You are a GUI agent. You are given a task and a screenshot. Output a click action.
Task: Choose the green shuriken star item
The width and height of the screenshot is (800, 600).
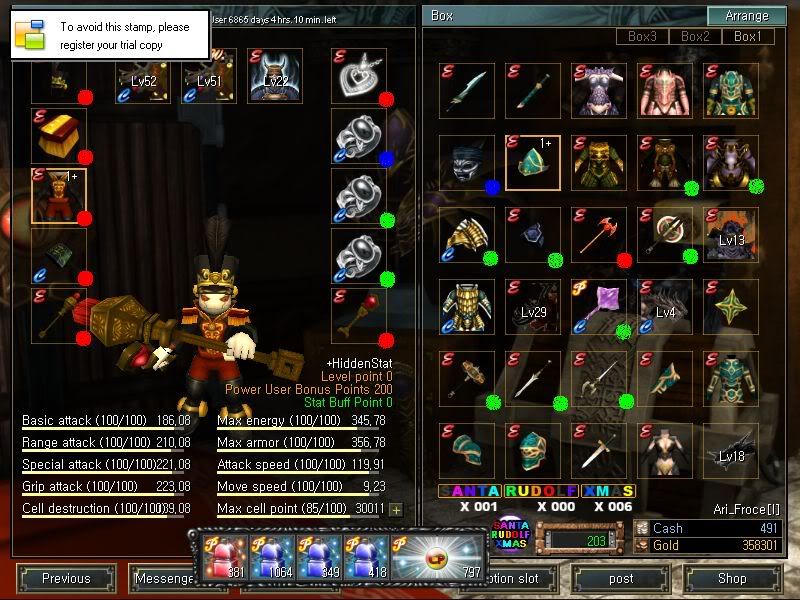(x=731, y=307)
